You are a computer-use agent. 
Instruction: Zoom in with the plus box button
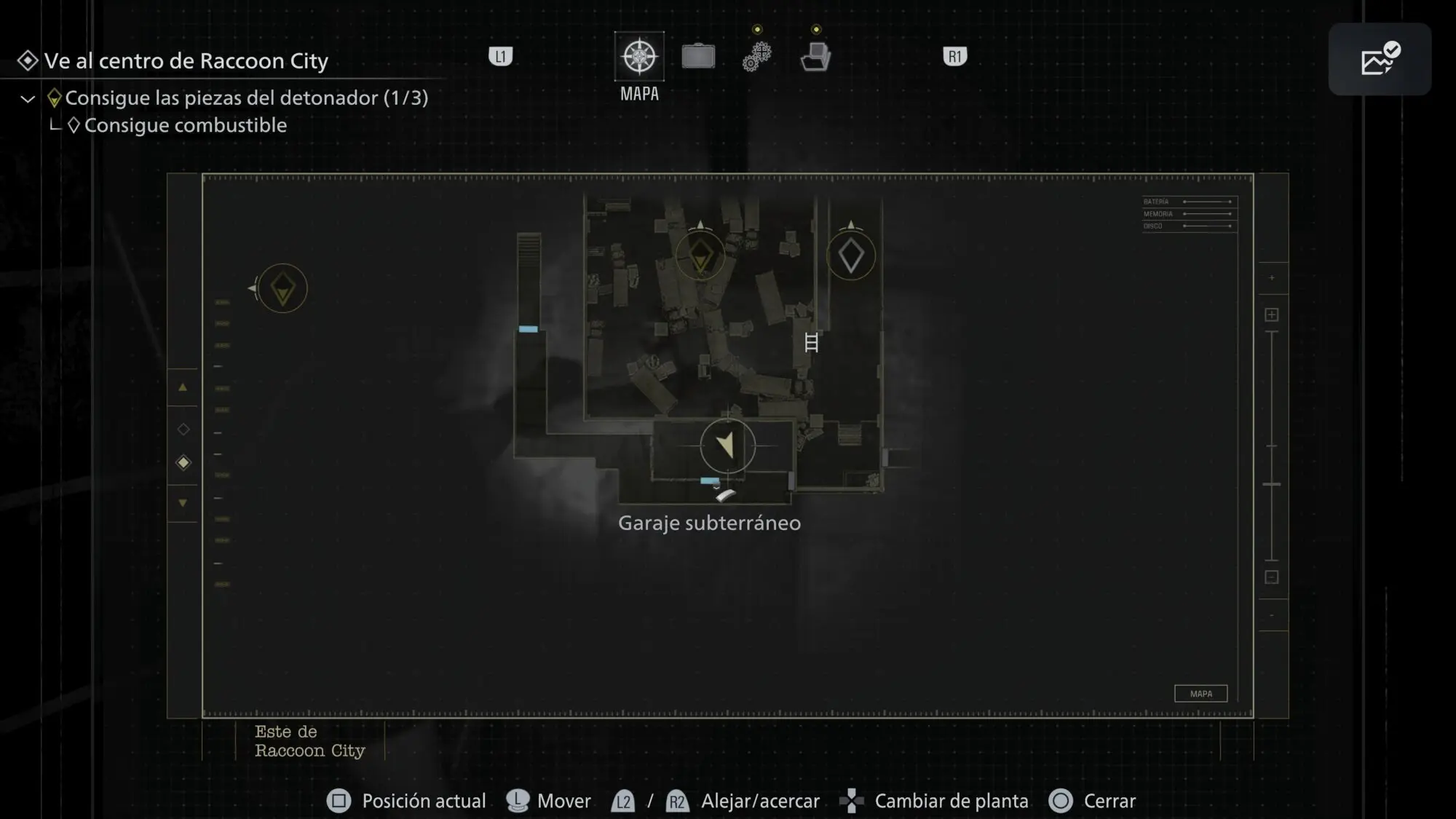(x=1272, y=315)
